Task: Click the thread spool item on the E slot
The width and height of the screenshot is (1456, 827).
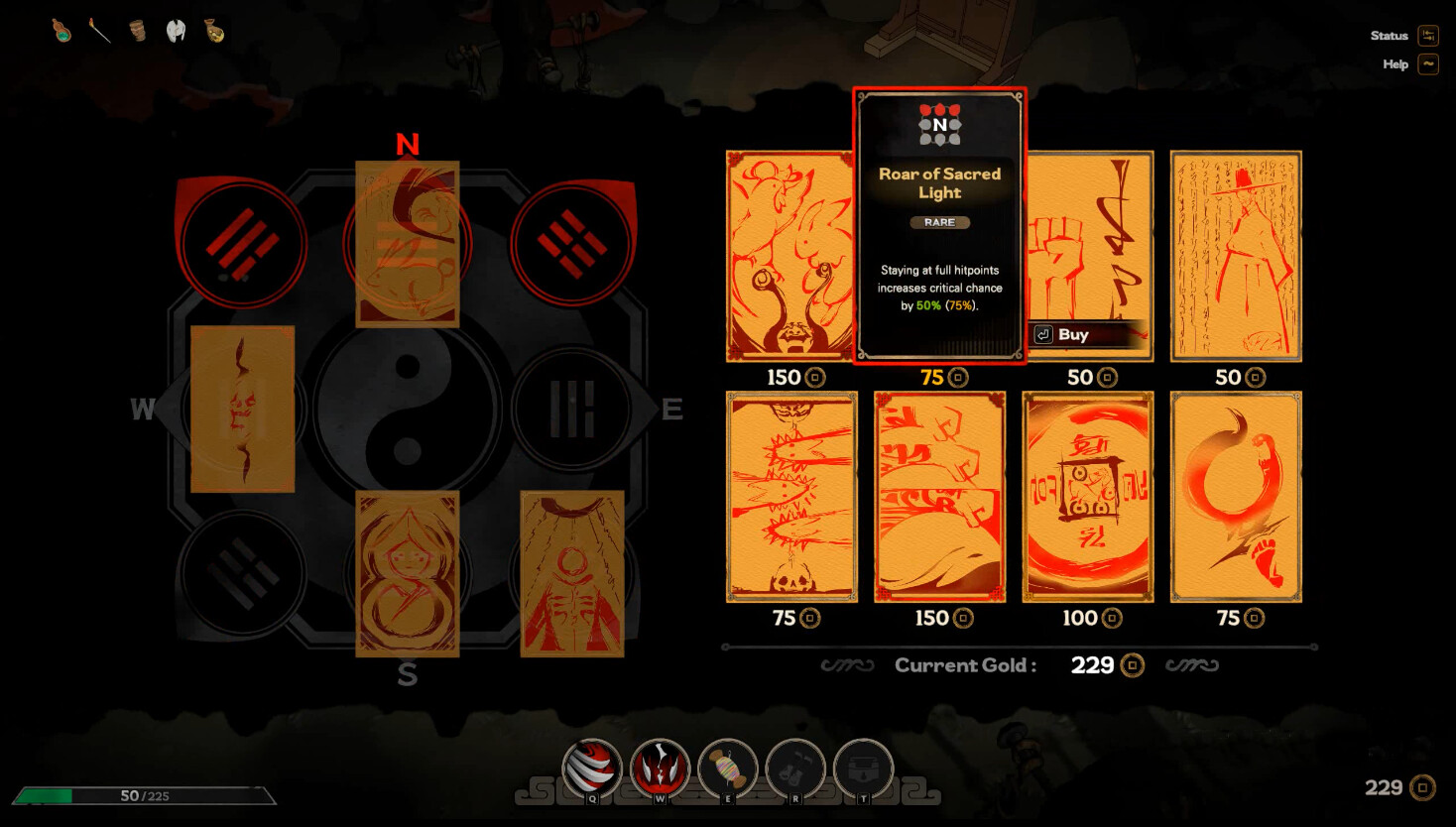Action: tap(728, 768)
